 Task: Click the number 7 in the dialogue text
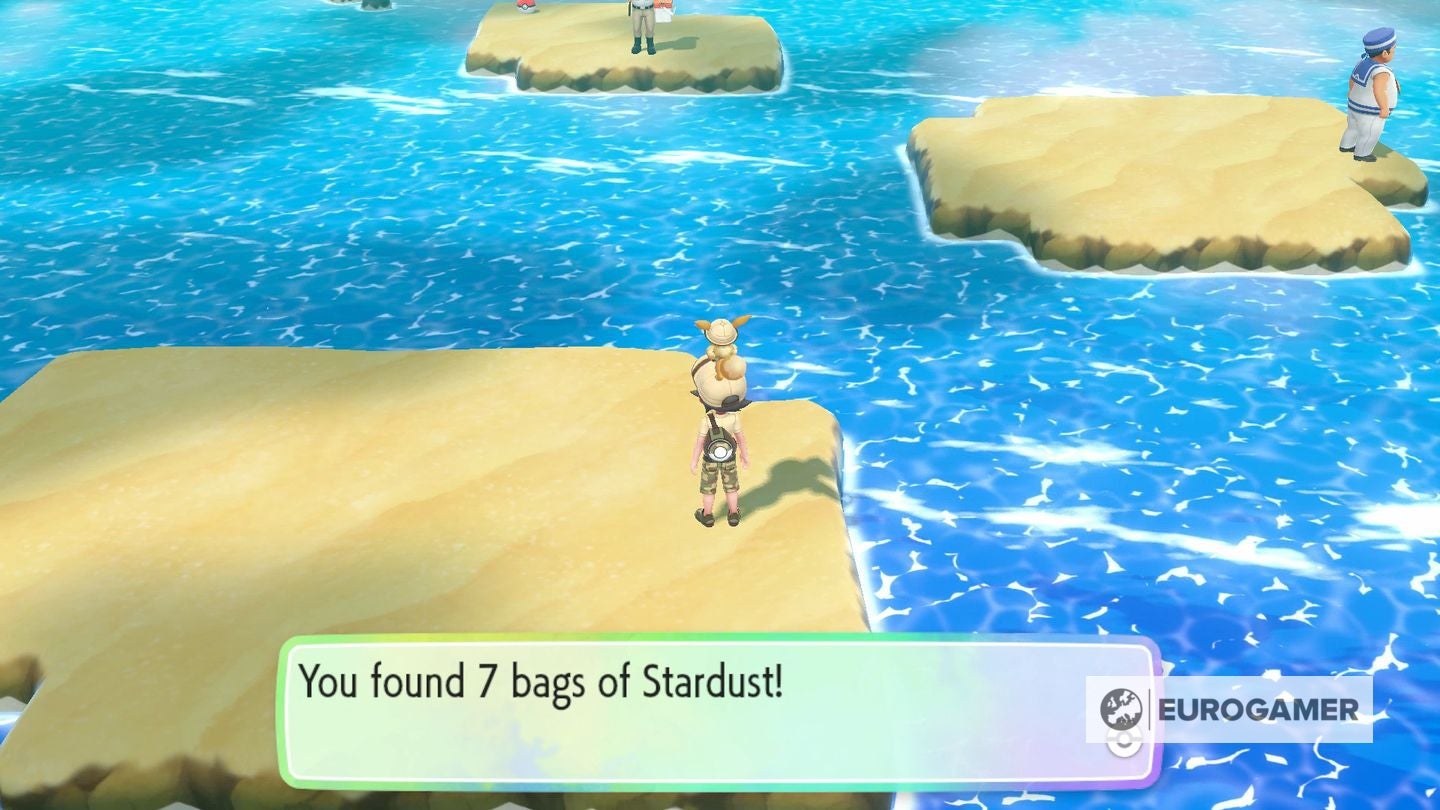487,681
